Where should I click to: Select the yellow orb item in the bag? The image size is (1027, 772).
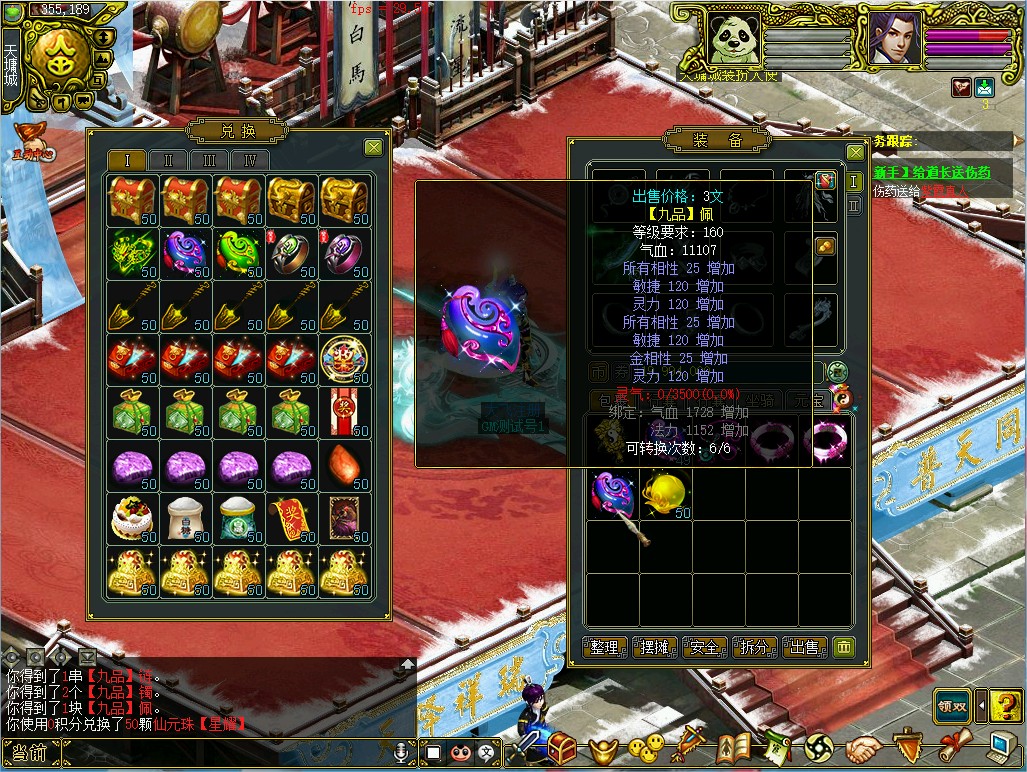pos(665,494)
